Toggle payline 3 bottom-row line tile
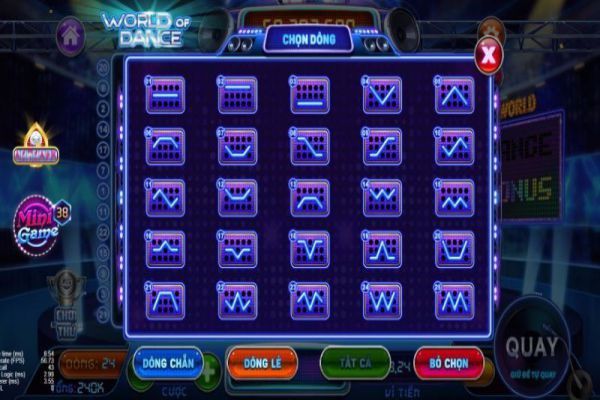Image resolution: width=600 pixels, height=400 pixels. point(309,94)
